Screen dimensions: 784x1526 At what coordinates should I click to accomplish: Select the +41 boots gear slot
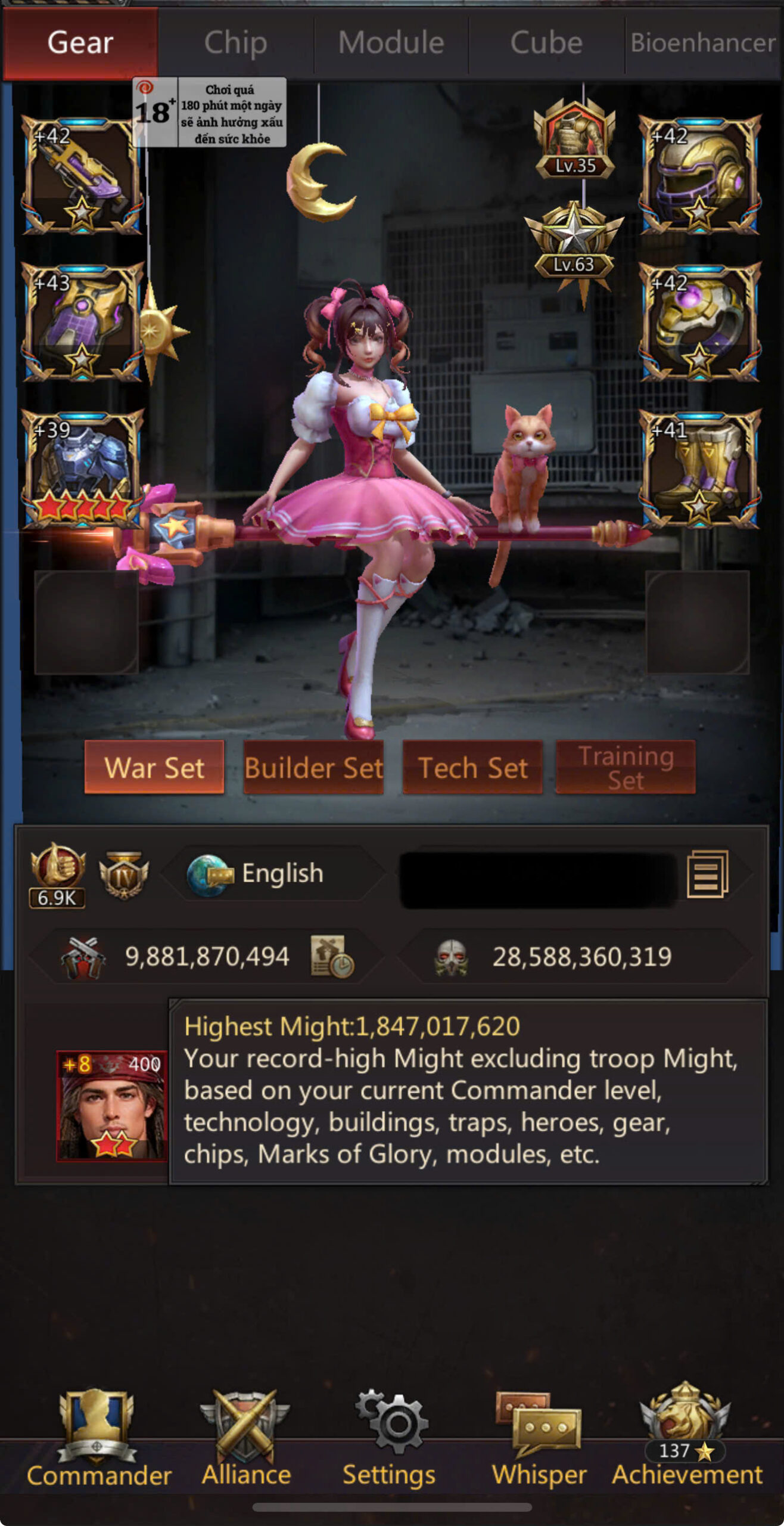[x=699, y=469]
